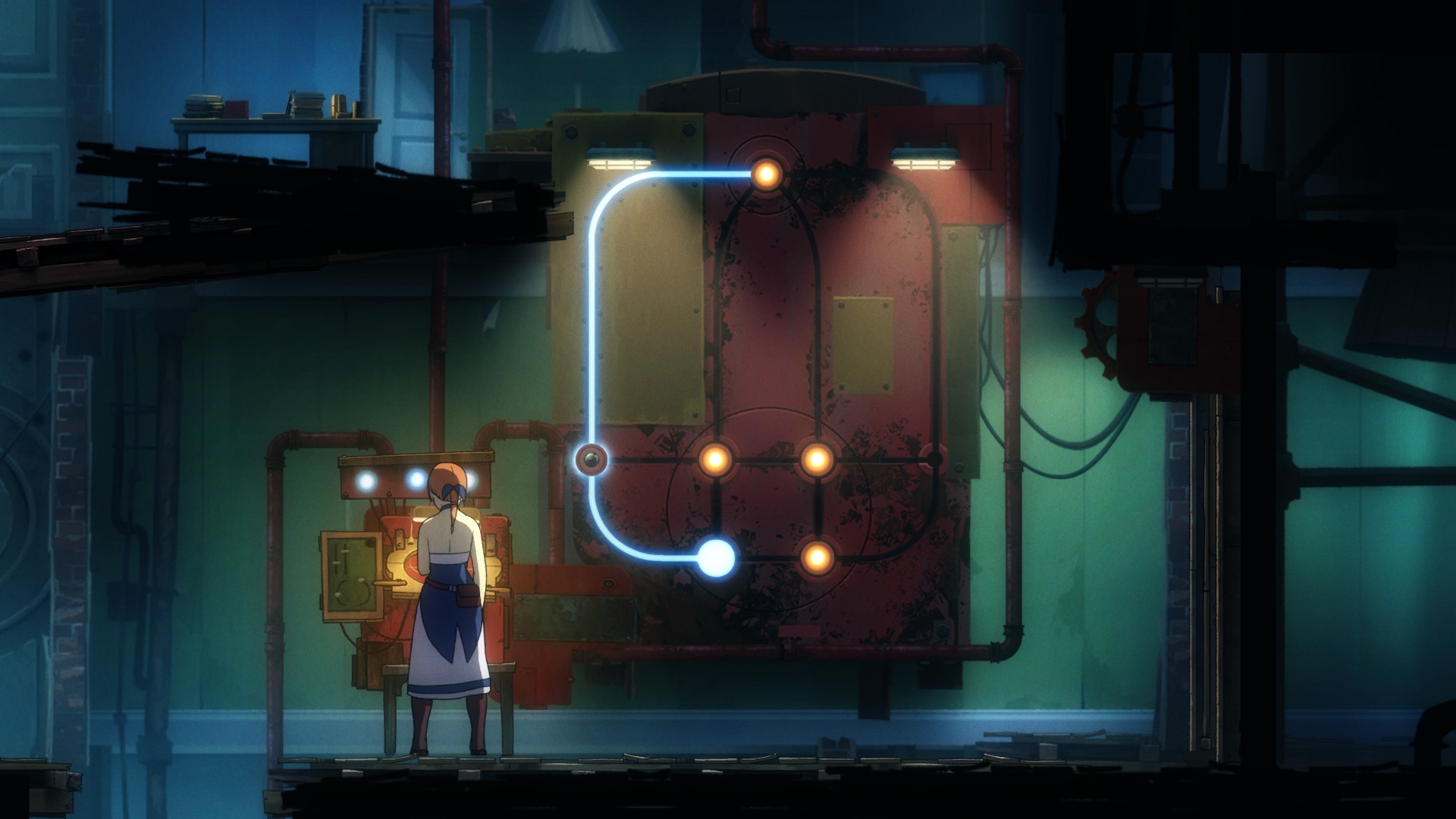
Task: Choose the bottom-right orange circuit node
Action: click(x=817, y=558)
